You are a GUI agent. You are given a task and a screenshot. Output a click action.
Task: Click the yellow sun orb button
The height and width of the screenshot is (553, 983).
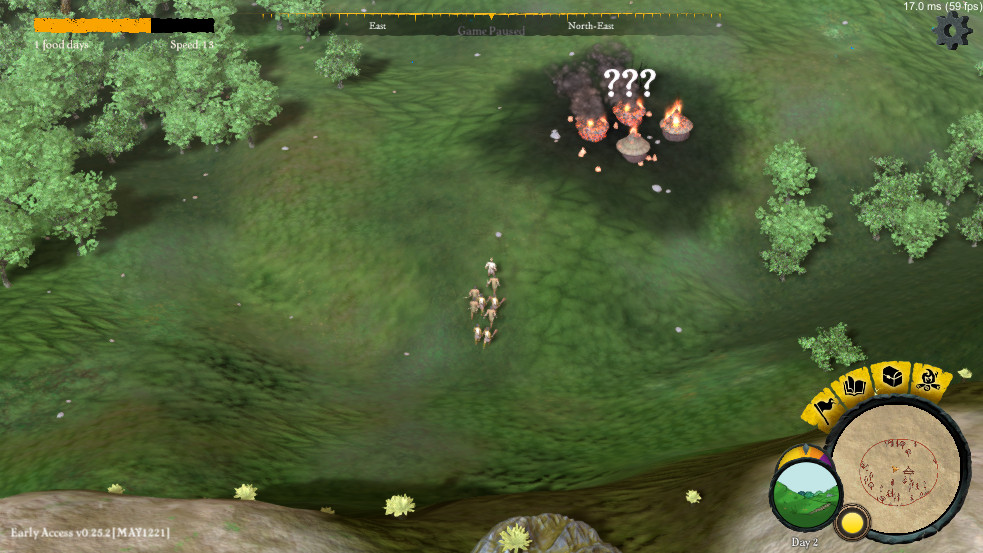click(852, 522)
